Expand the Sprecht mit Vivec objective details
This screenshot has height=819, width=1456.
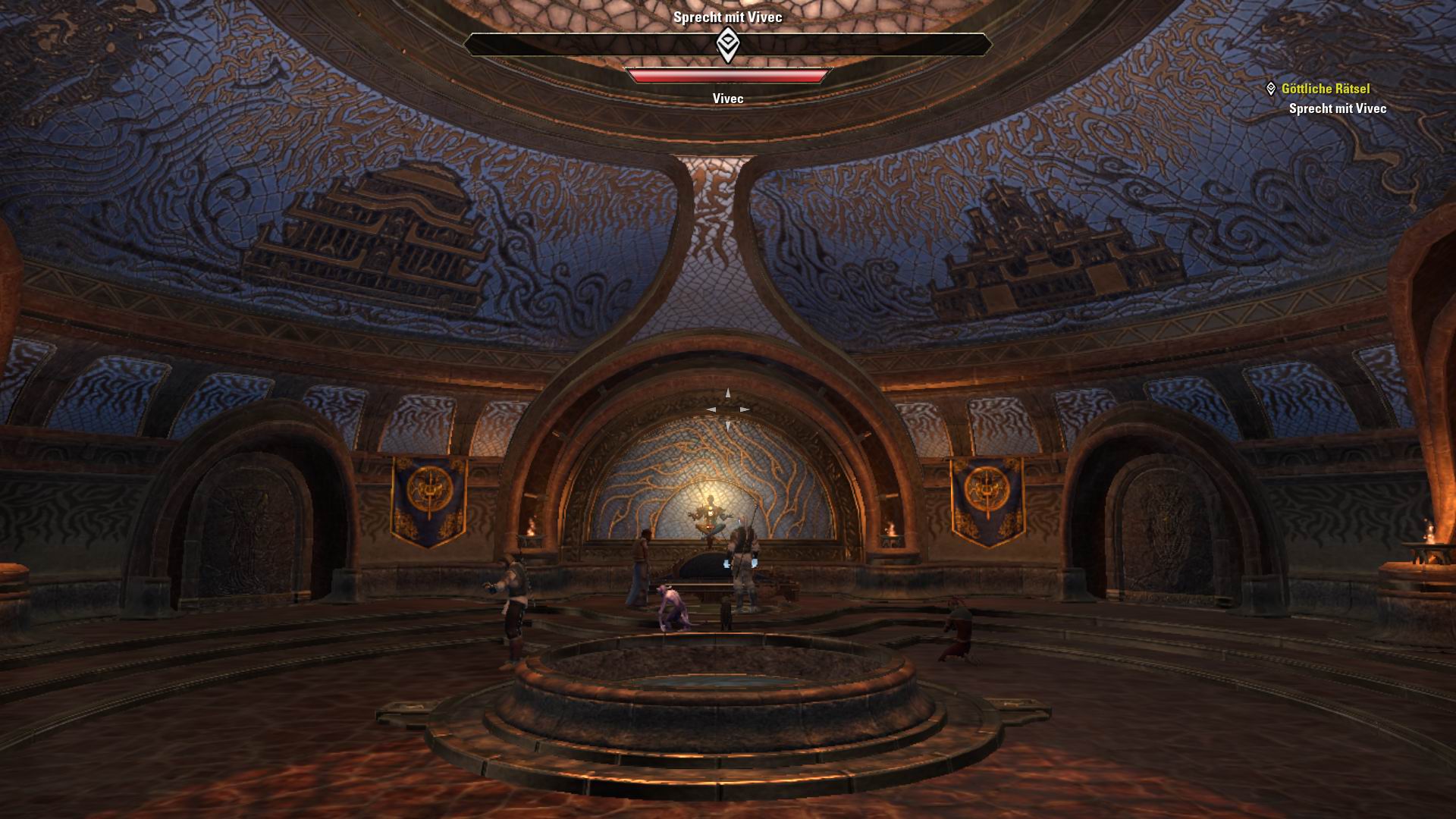pos(1336,108)
